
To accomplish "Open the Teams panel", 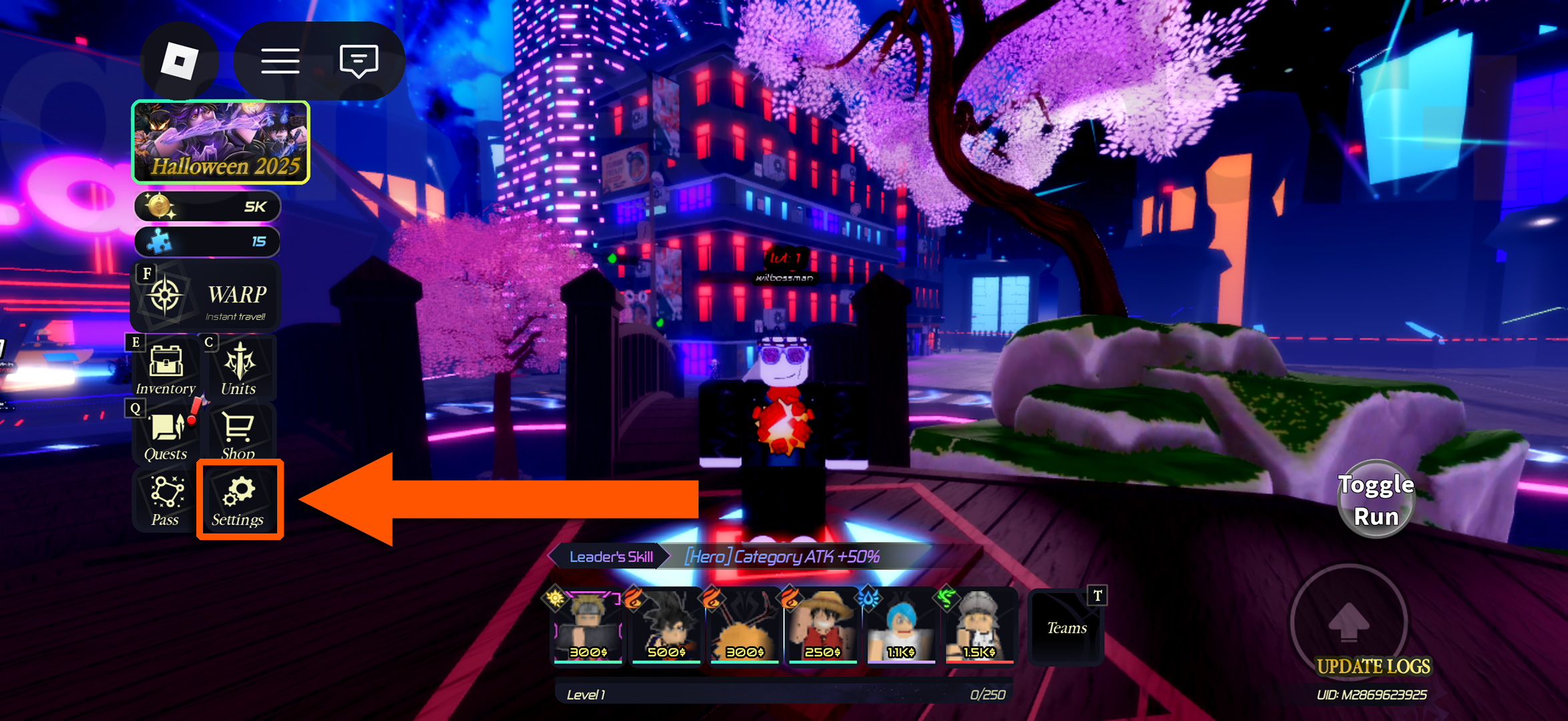I will 1066,626.
